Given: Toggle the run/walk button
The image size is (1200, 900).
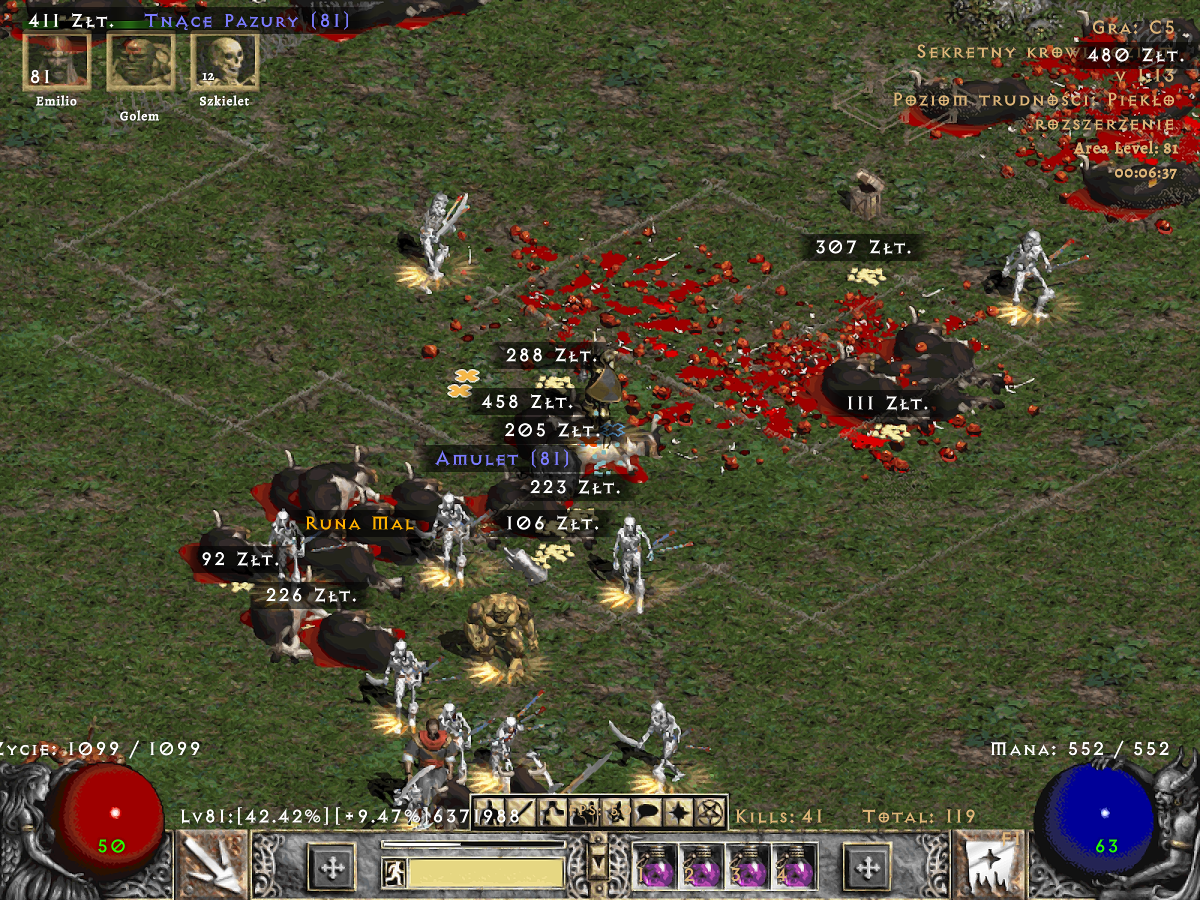Looking at the screenshot, I should tap(394, 874).
